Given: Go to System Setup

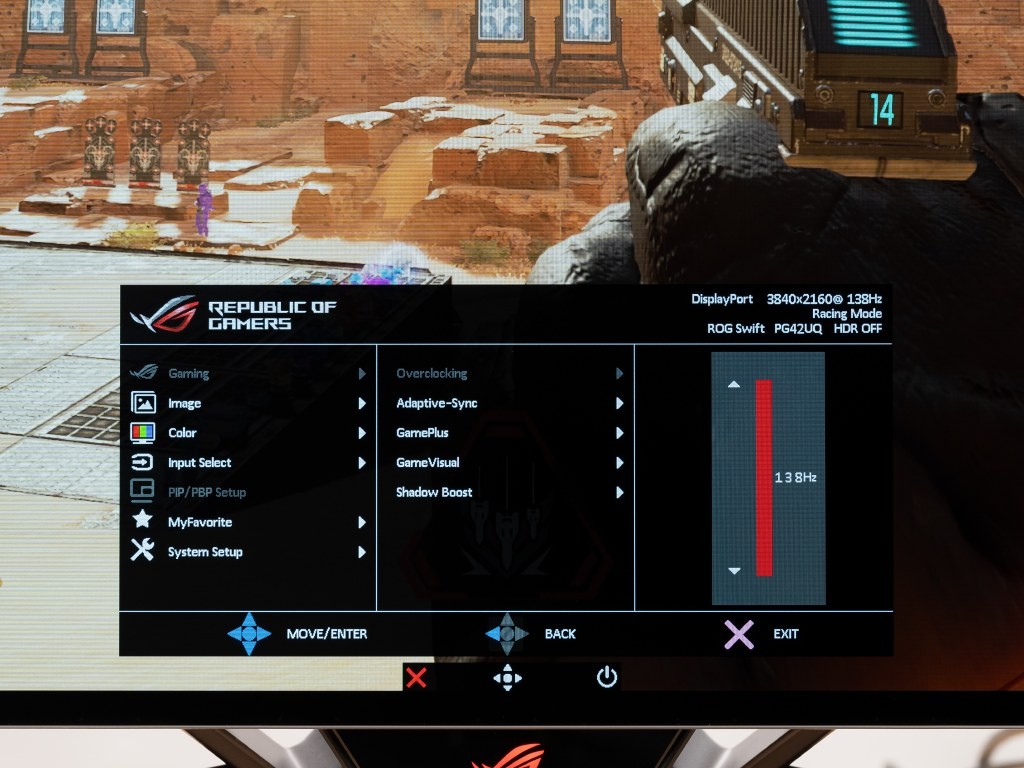Looking at the screenshot, I should pyautogui.click(x=205, y=552).
